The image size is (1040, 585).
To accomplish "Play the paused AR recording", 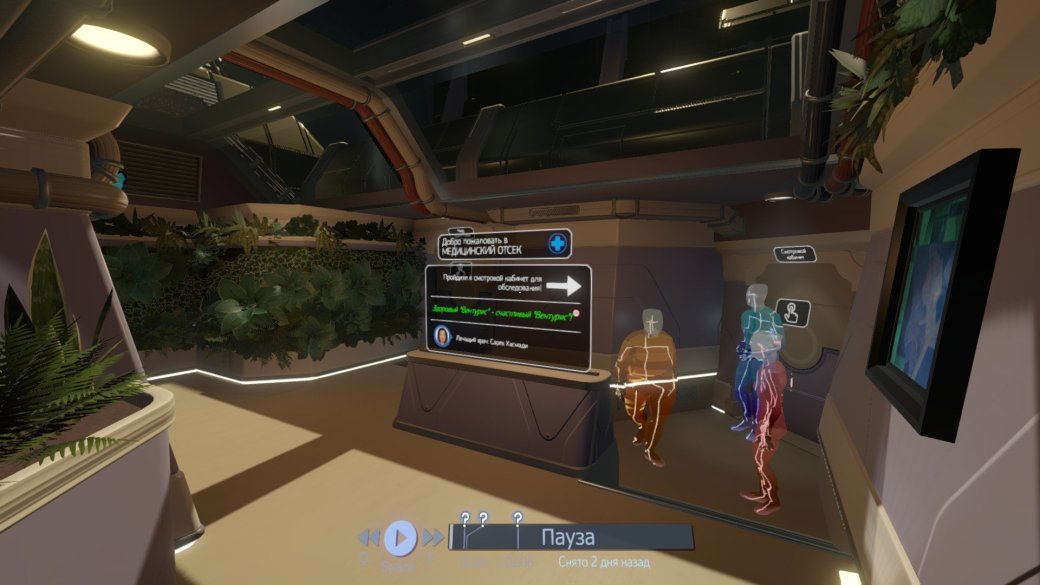I will pyautogui.click(x=399, y=538).
